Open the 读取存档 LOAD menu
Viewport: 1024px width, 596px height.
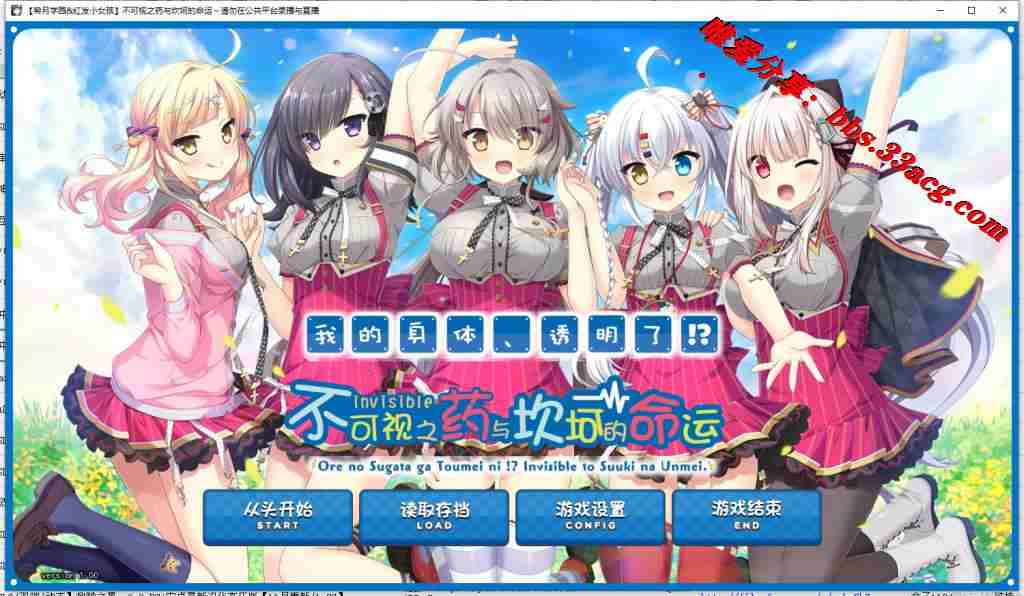click(x=434, y=515)
